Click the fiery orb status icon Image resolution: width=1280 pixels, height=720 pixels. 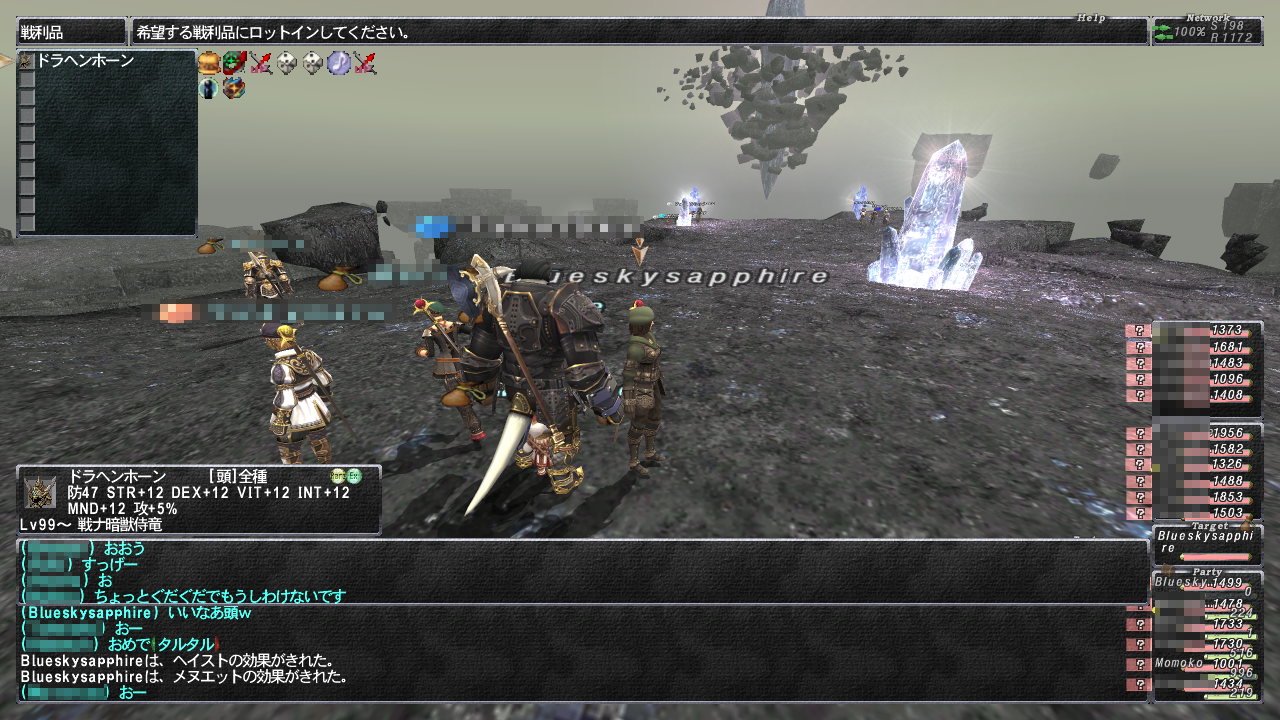(235, 88)
